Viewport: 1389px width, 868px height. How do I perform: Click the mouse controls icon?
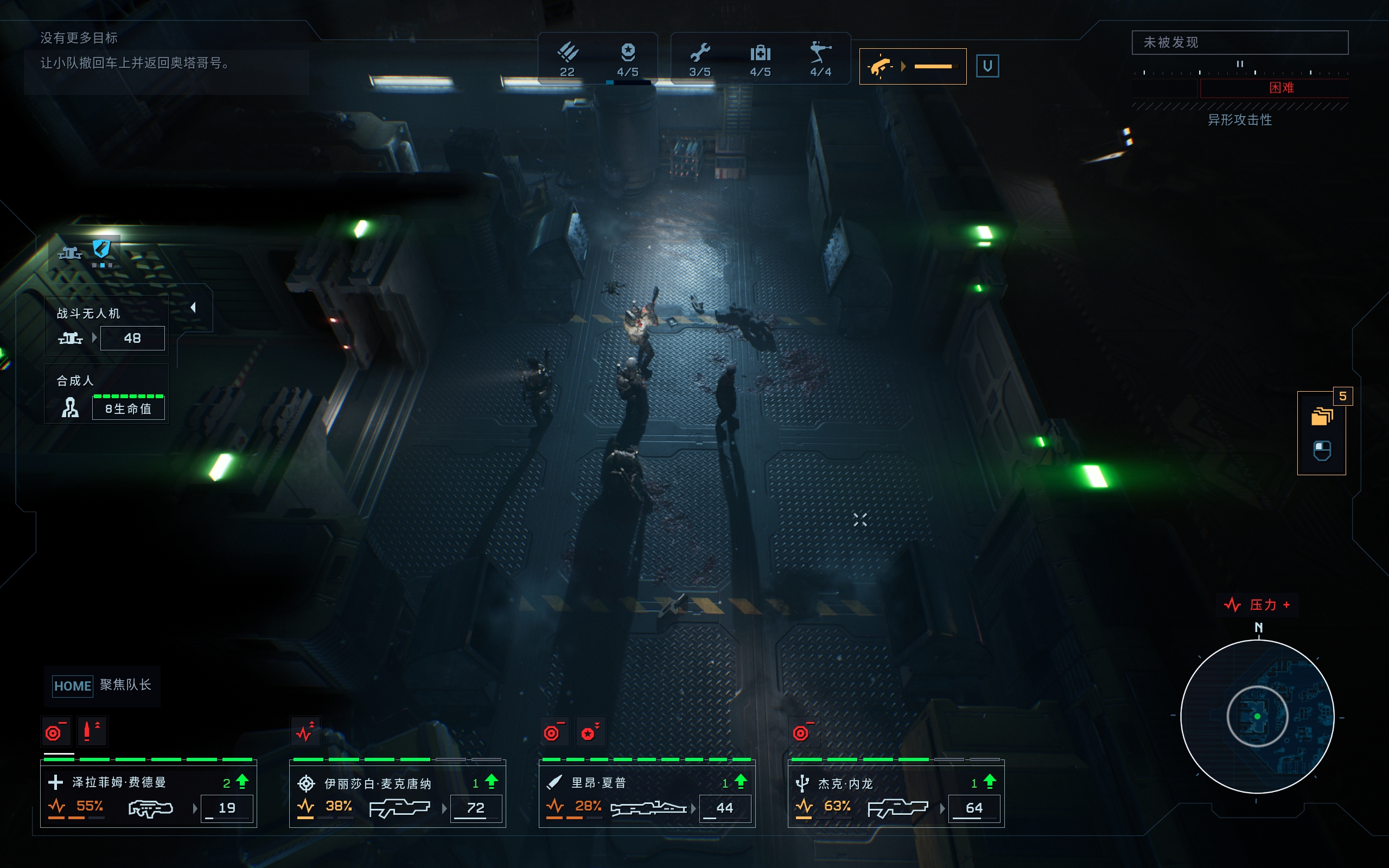tap(1322, 451)
